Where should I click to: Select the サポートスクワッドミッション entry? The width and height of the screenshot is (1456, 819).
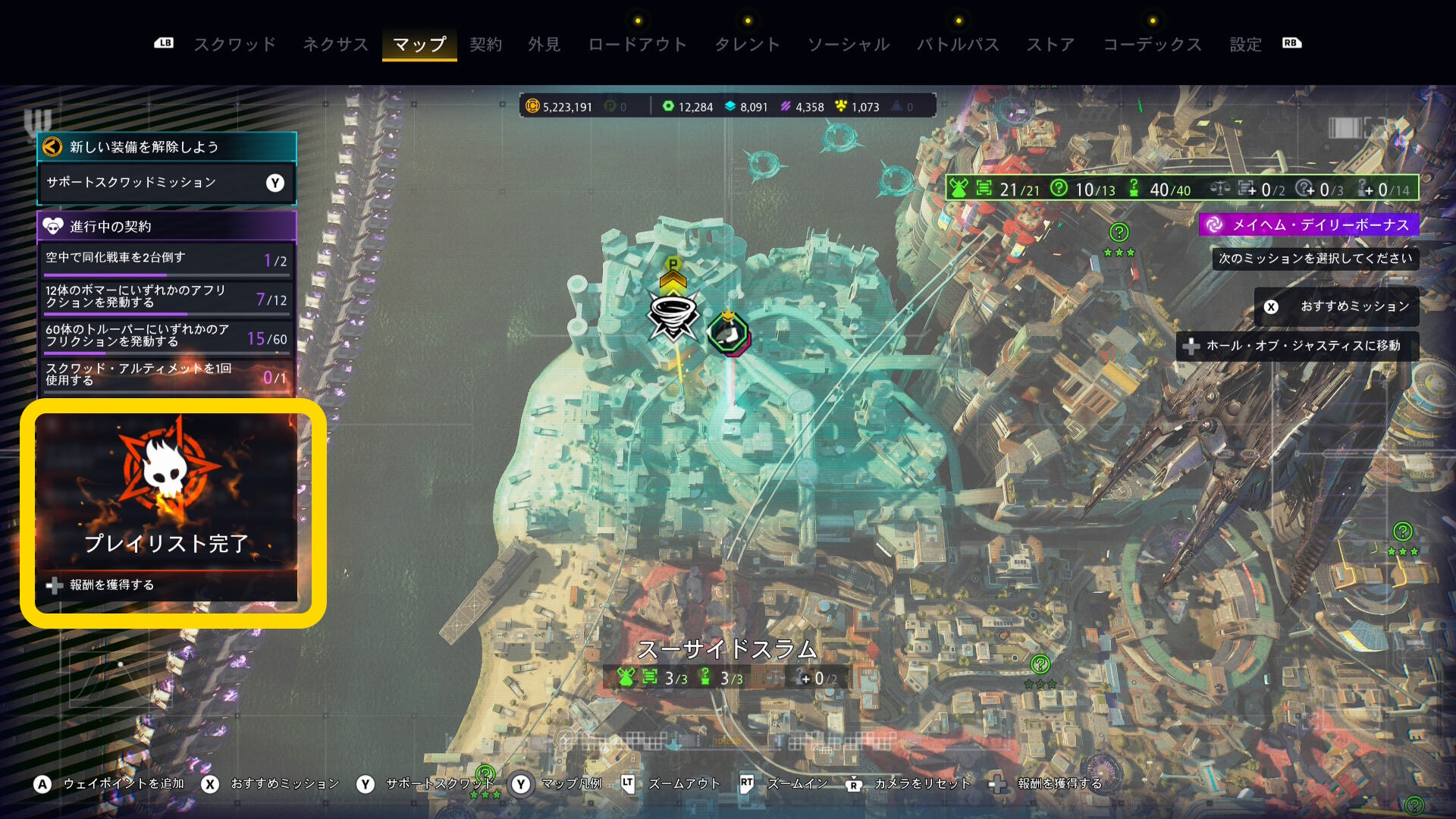pyautogui.click(x=166, y=183)
